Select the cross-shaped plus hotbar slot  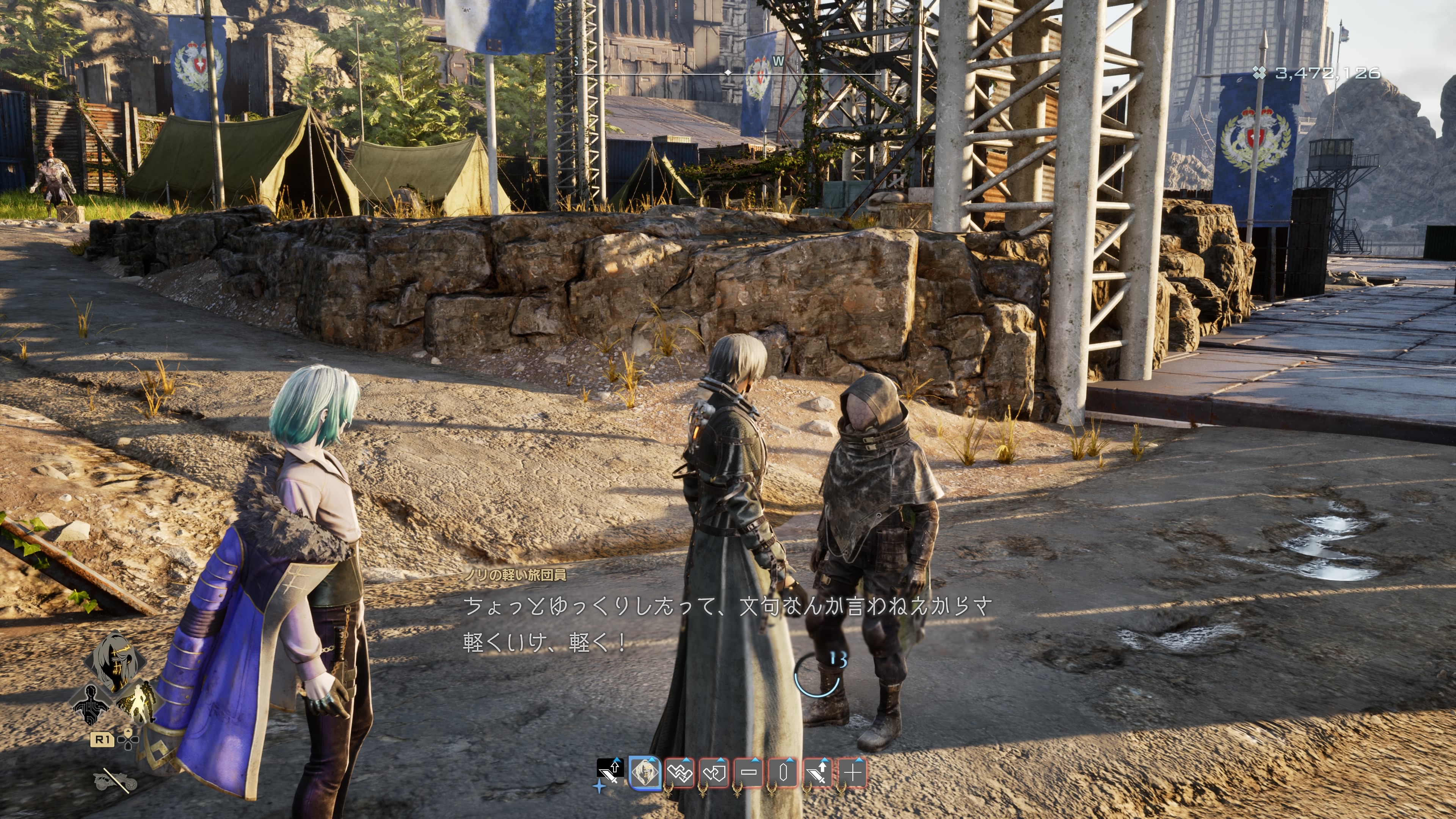(852, 772)
